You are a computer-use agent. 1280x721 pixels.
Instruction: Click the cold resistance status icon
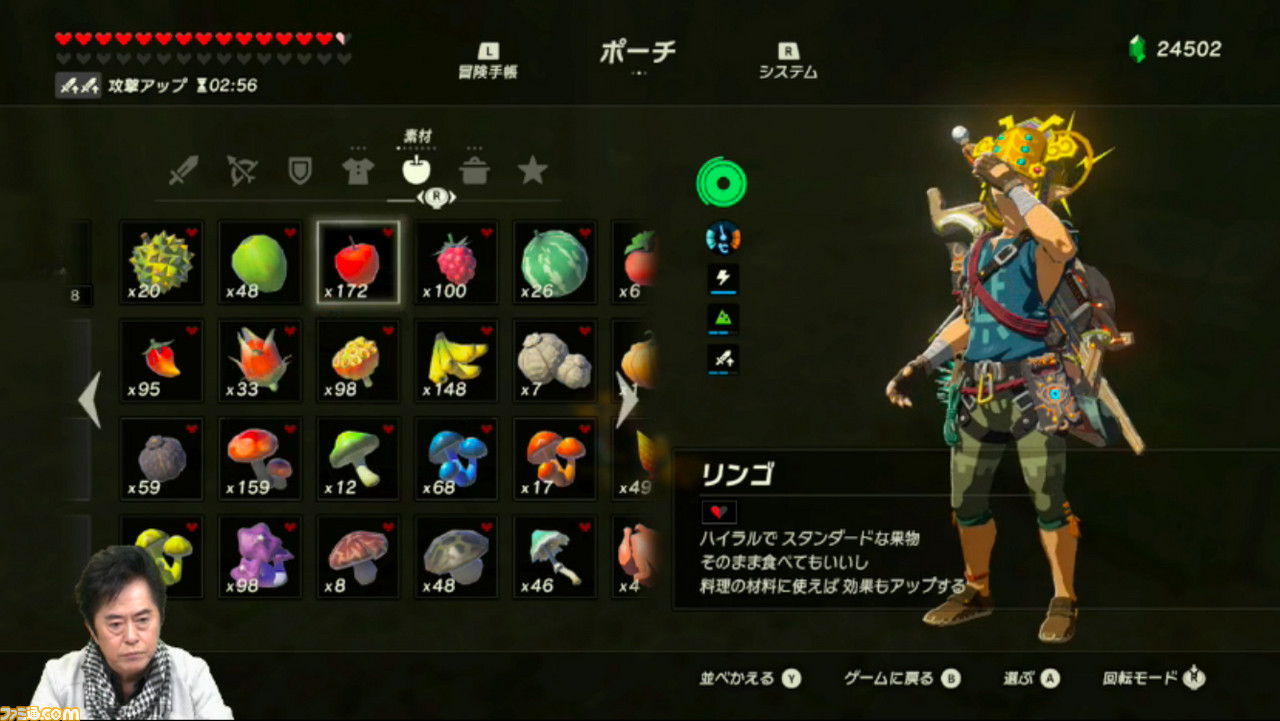[x=723, y=238]
